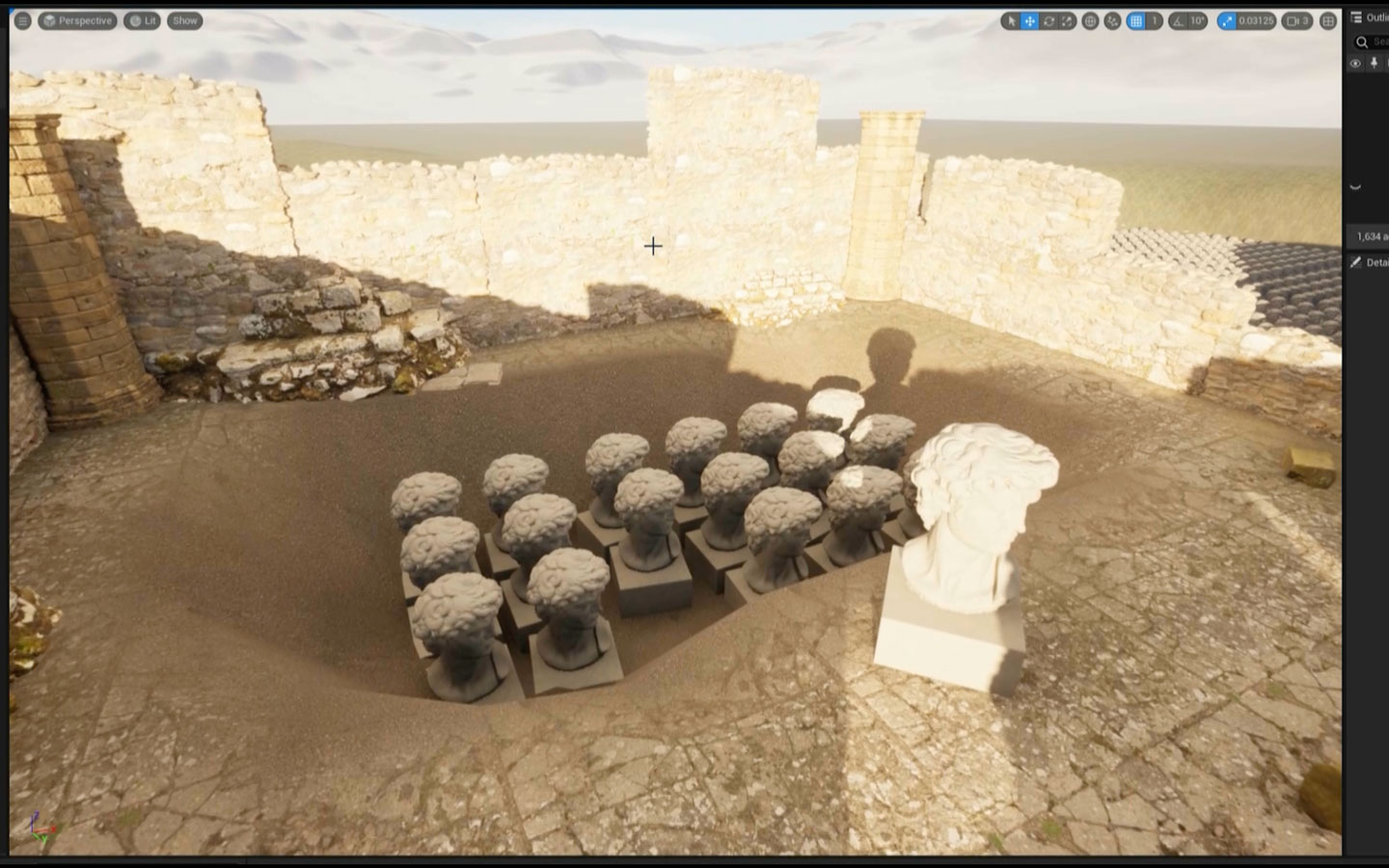1389x868 pixels.
Task: Select the object translate tool
Action: point(1030,20)
